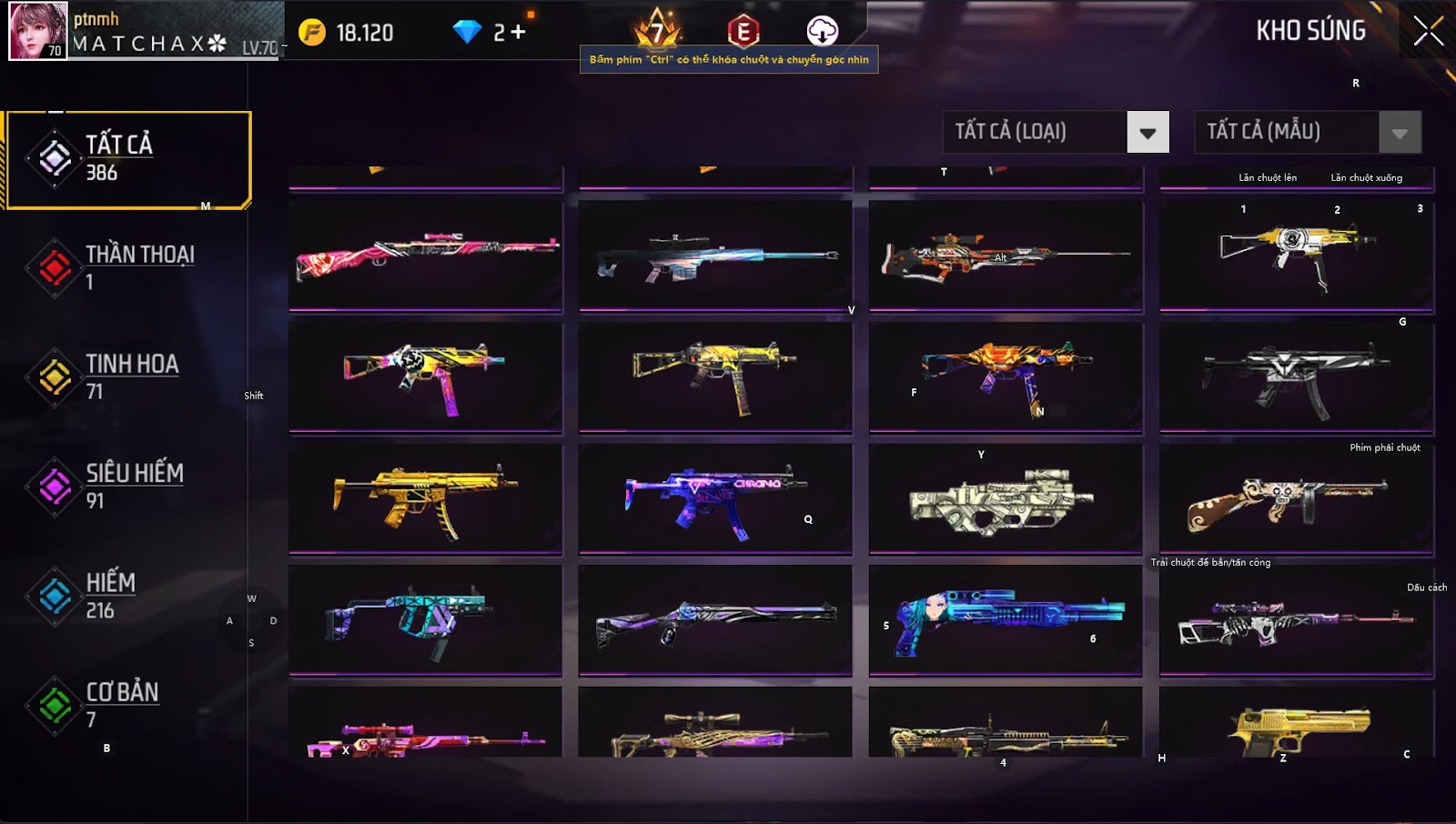Viewport: 1456px width, 824px height.
Task: Filter by Hiếm rarity
Action: click(127, 596)
